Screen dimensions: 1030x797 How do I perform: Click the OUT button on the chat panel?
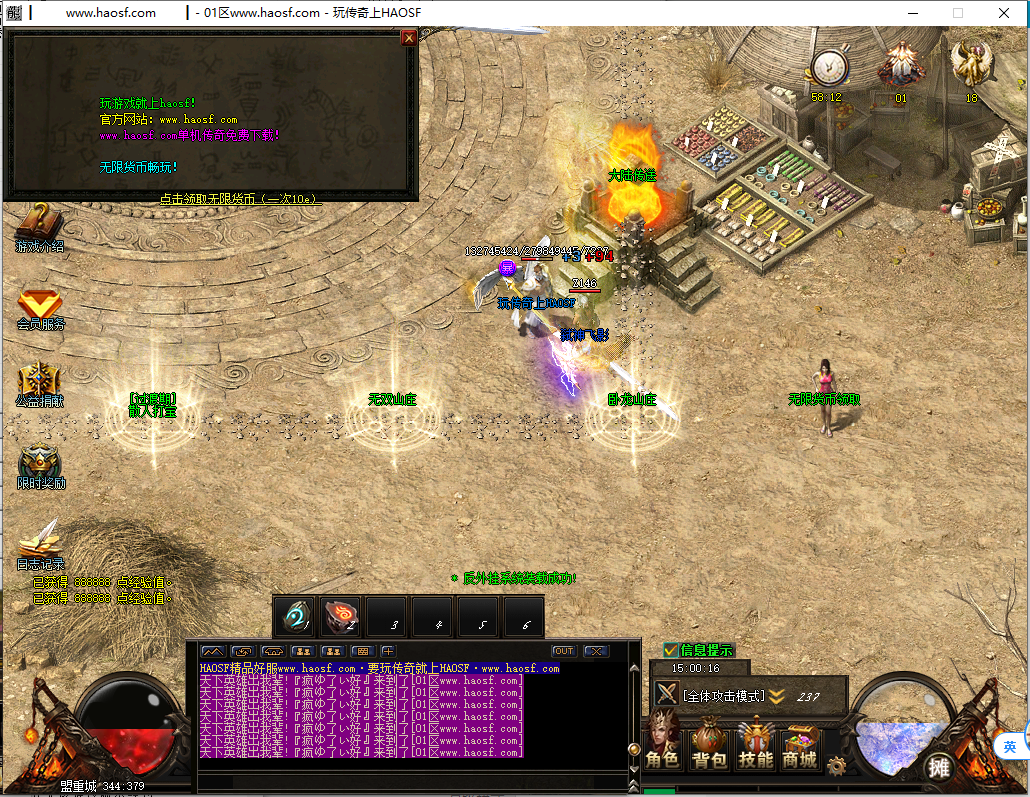(564, 651)
